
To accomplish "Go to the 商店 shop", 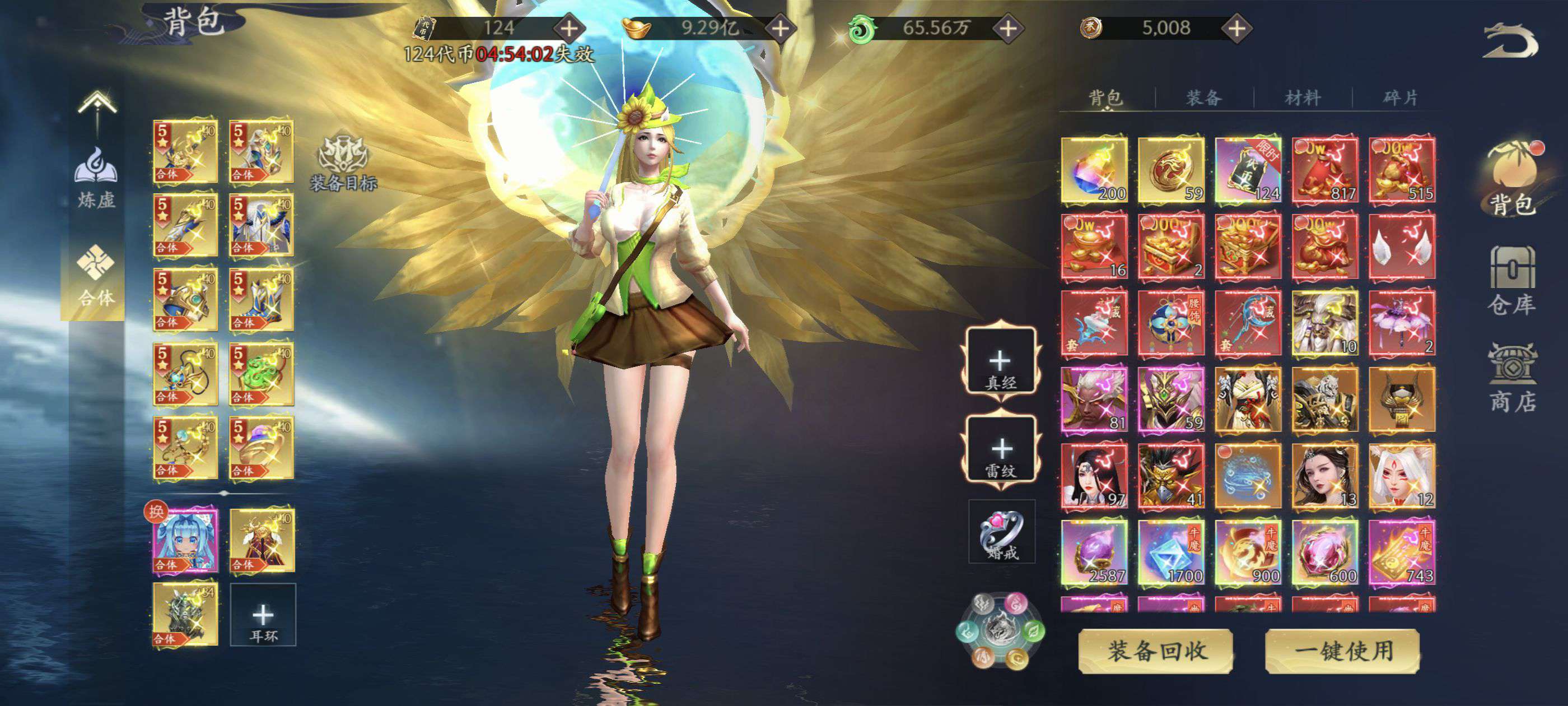I will (1512, 378).
